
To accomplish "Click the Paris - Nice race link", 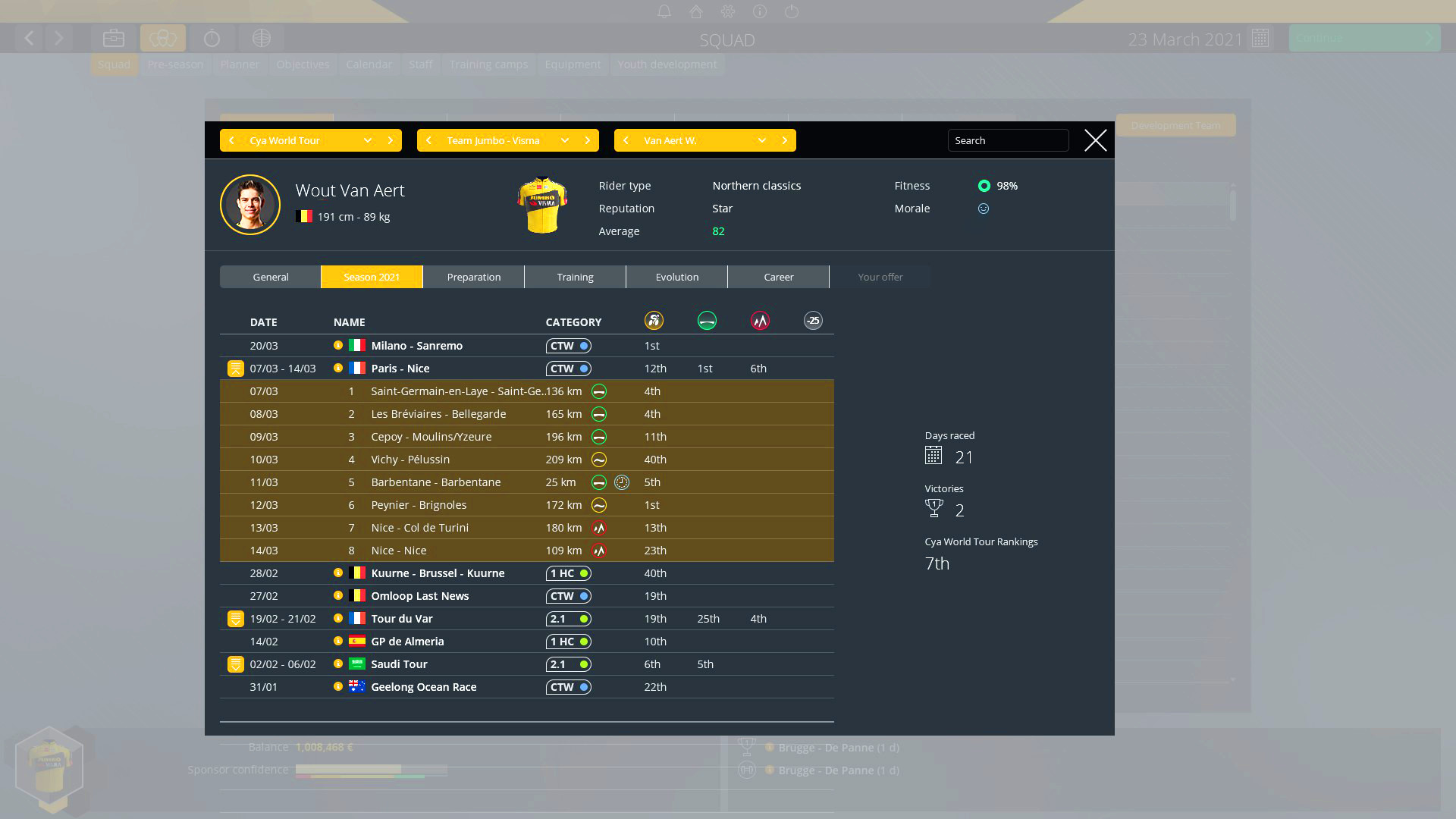I will coord(400,368).
